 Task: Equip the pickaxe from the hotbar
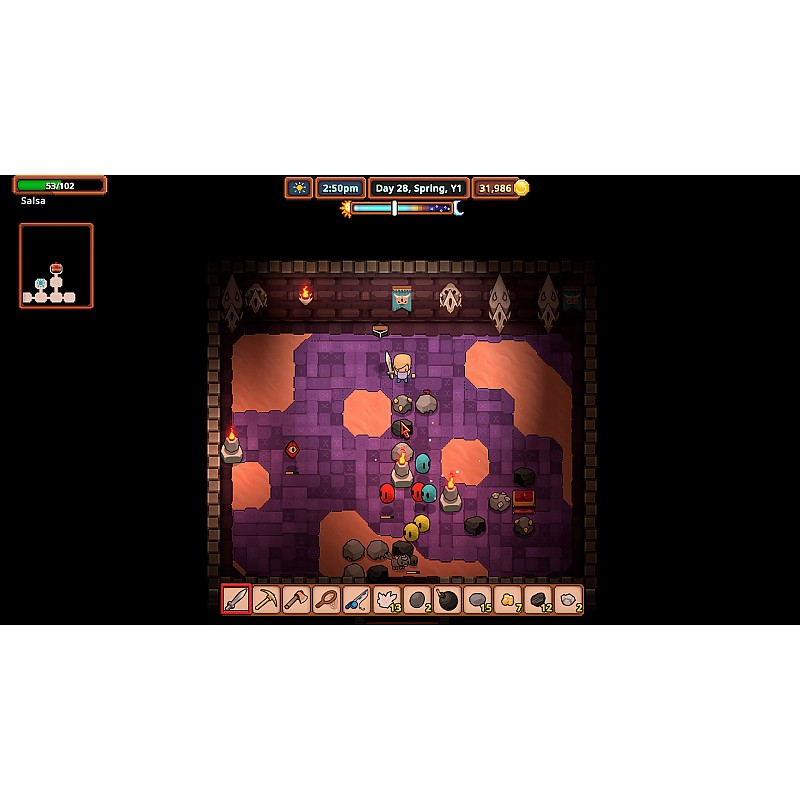click(x=266, y=600)
